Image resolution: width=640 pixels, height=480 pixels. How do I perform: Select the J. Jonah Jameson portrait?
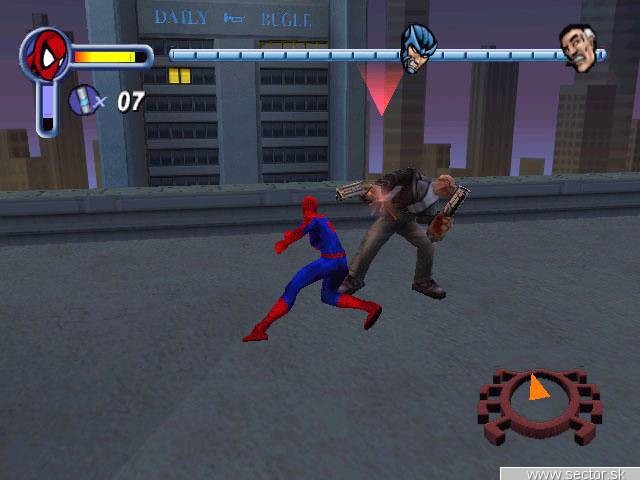(578, 48)
